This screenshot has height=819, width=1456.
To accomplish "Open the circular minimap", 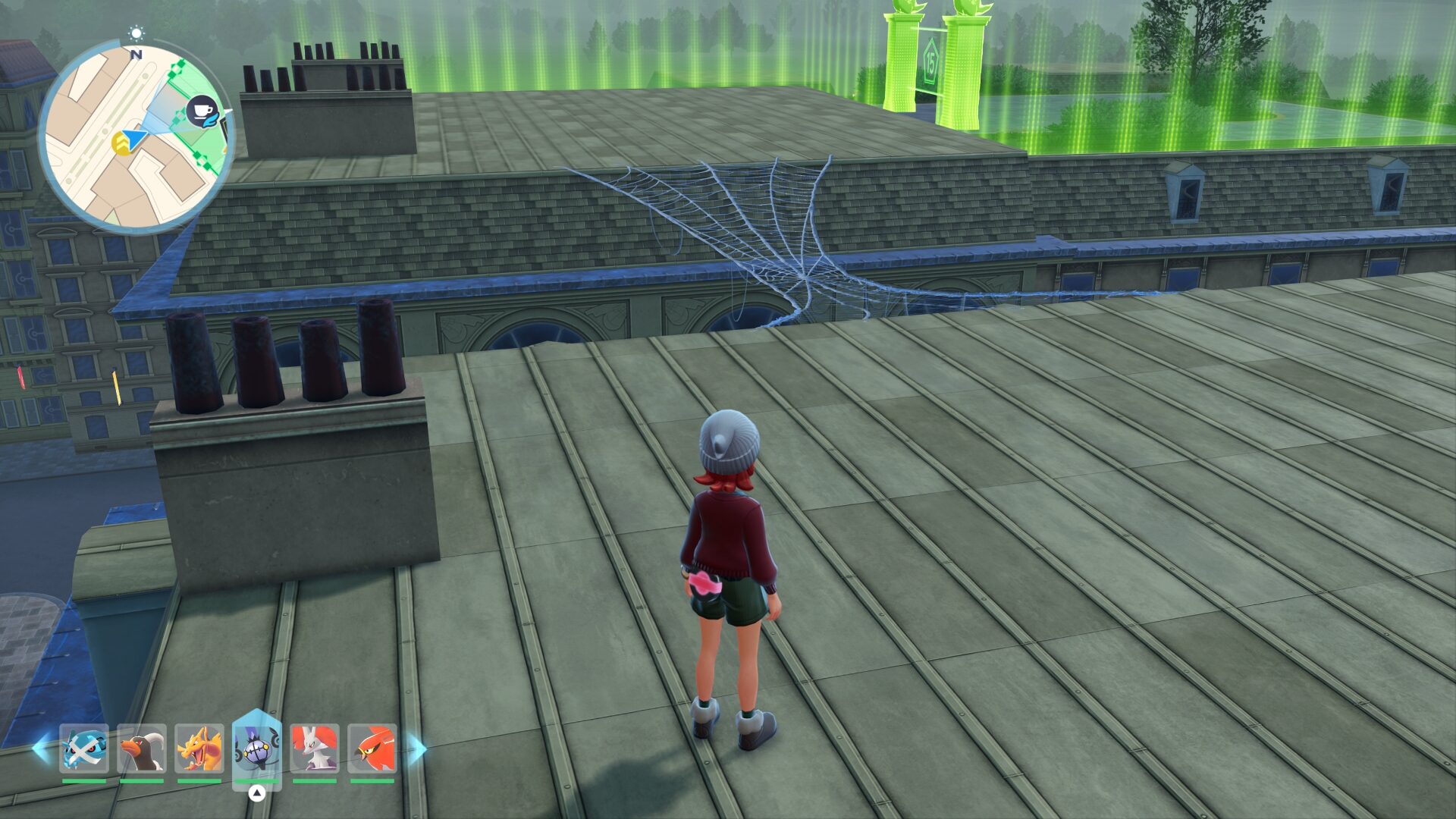I will [135, 136].
